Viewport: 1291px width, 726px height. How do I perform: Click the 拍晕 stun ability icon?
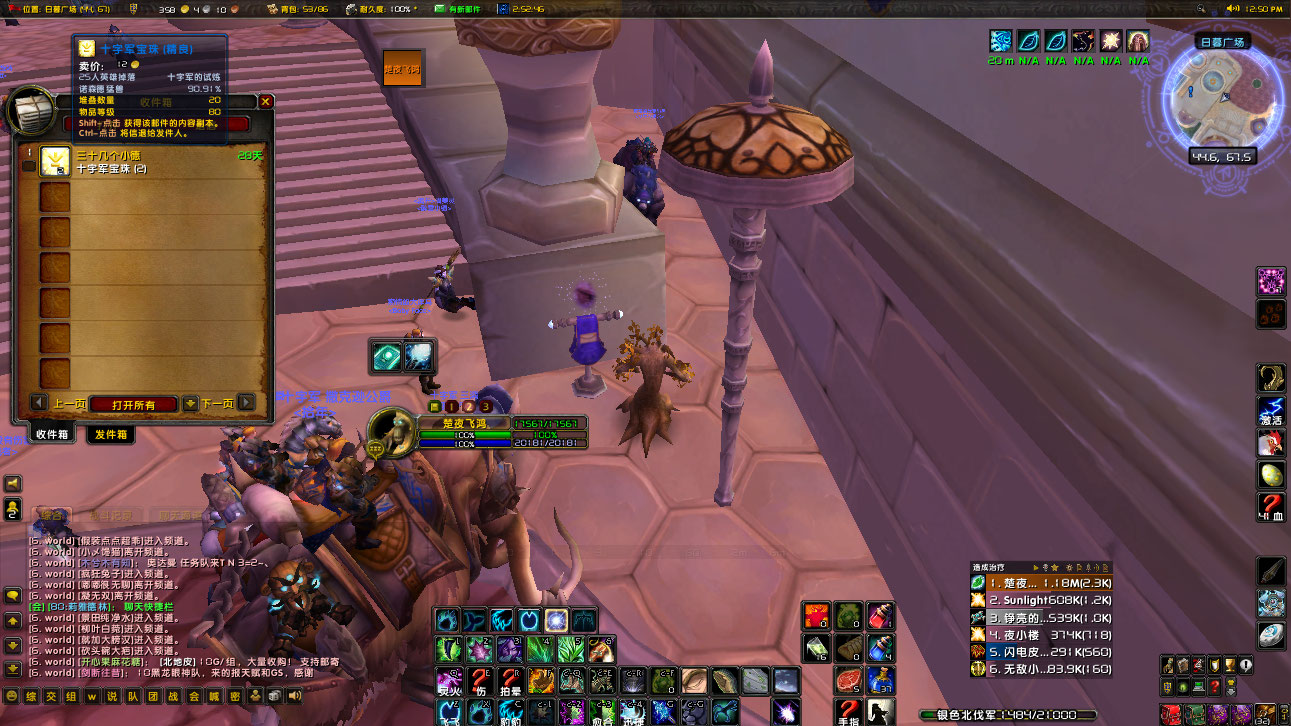point(512,680)
